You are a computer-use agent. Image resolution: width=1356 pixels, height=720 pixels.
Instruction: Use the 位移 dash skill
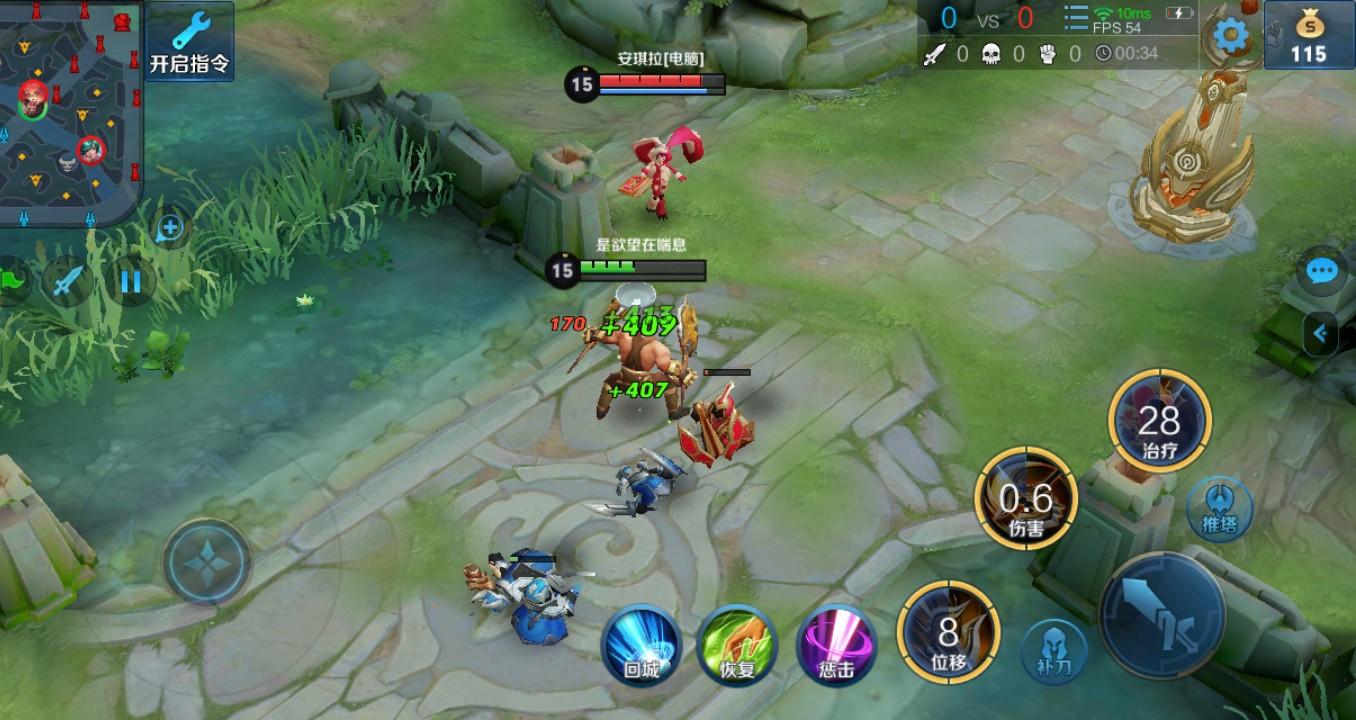[948, 632]
